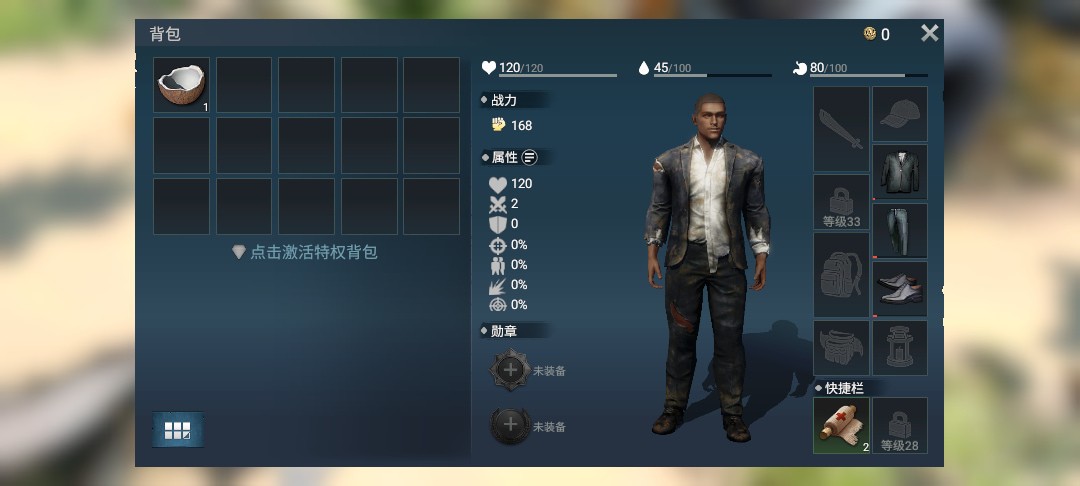Tap the gold coin currency counter
The width and height of the screenshot is (1080, 486).
click(x=877, y=34)
